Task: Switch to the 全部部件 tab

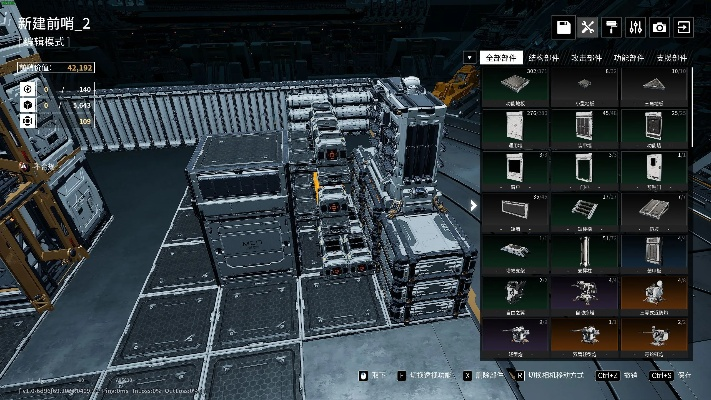Action: coord(501,58)
